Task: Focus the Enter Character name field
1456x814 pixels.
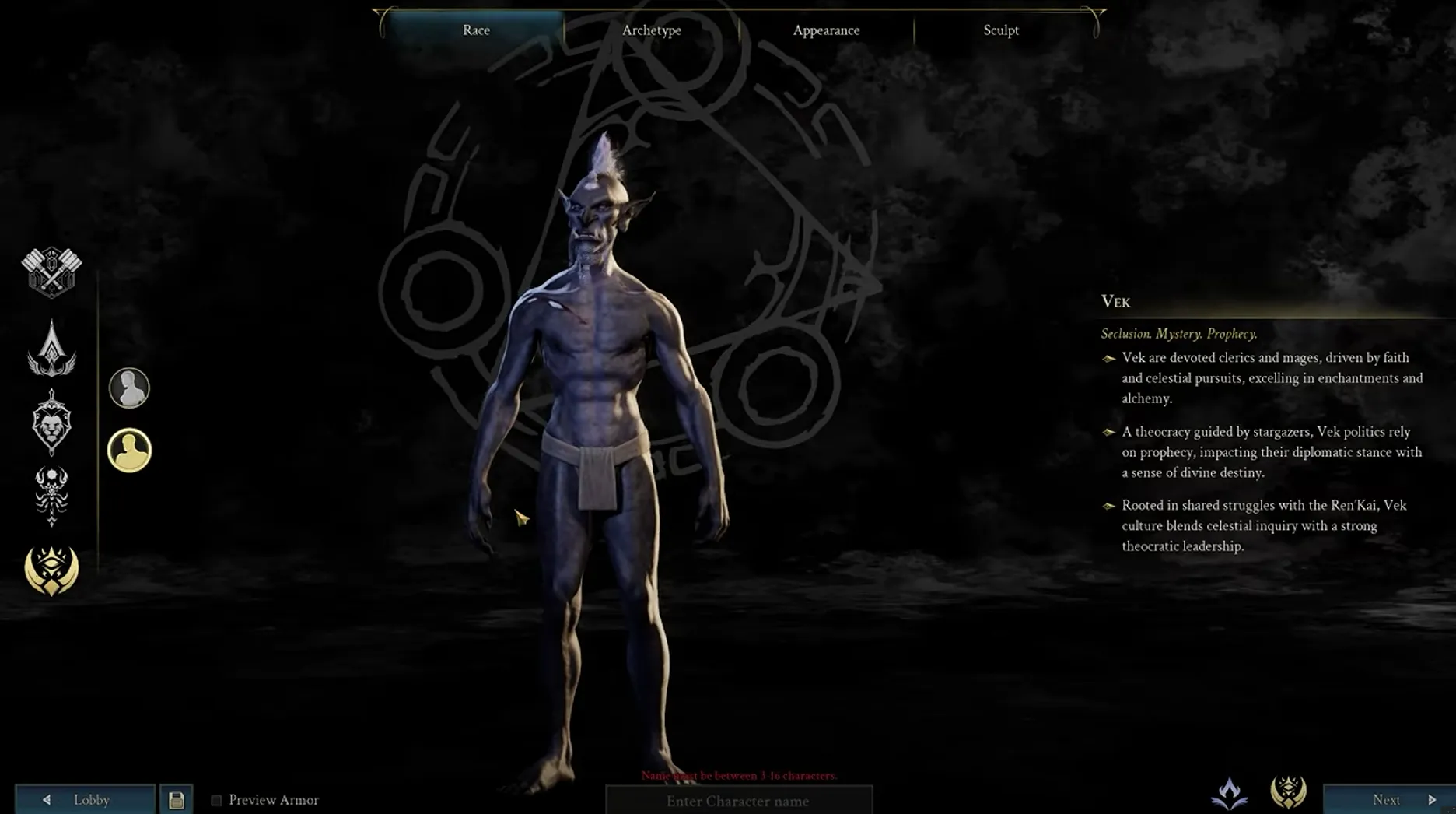Action: click(x=738, y=801)
